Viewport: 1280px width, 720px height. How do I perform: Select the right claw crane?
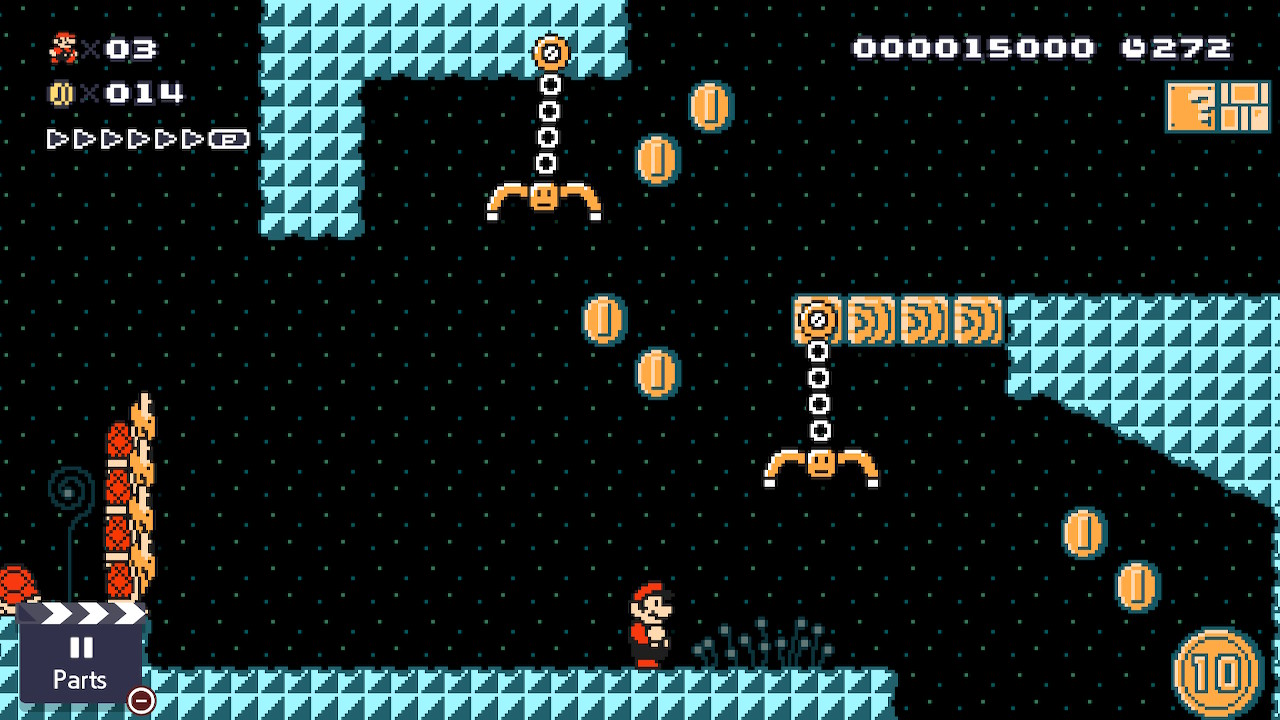pos(820,465)
